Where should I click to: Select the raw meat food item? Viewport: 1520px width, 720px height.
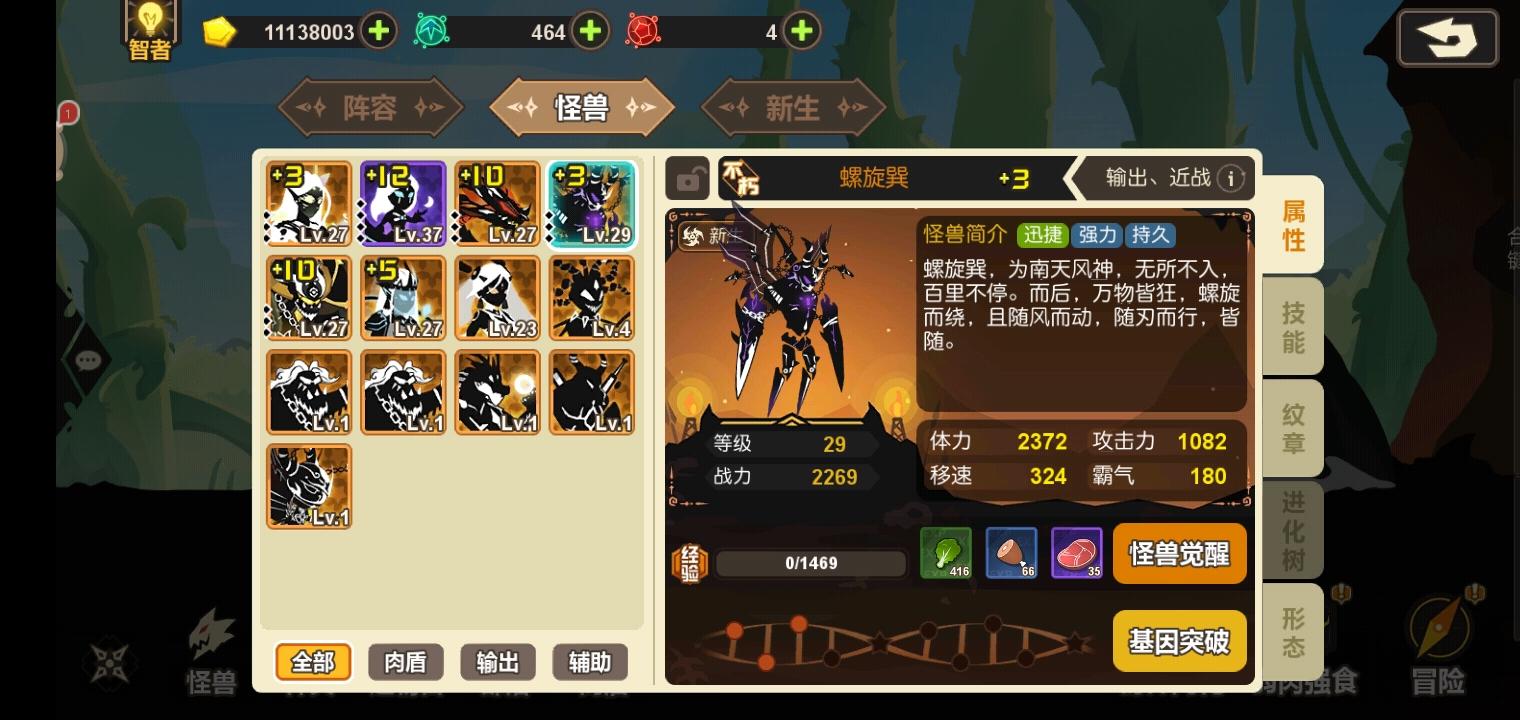click(1077, 553)
